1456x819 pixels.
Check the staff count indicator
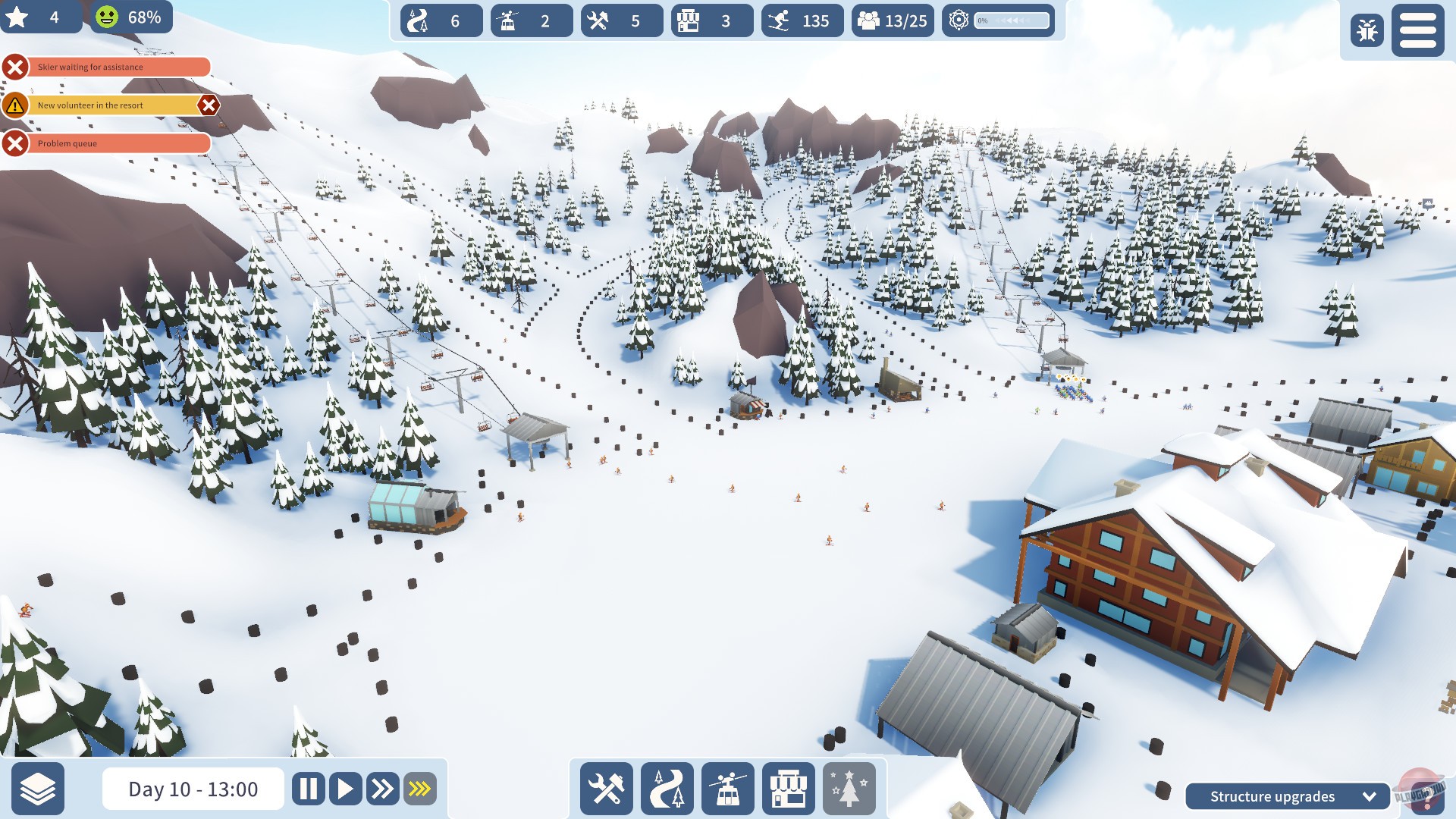click(892, 21)
